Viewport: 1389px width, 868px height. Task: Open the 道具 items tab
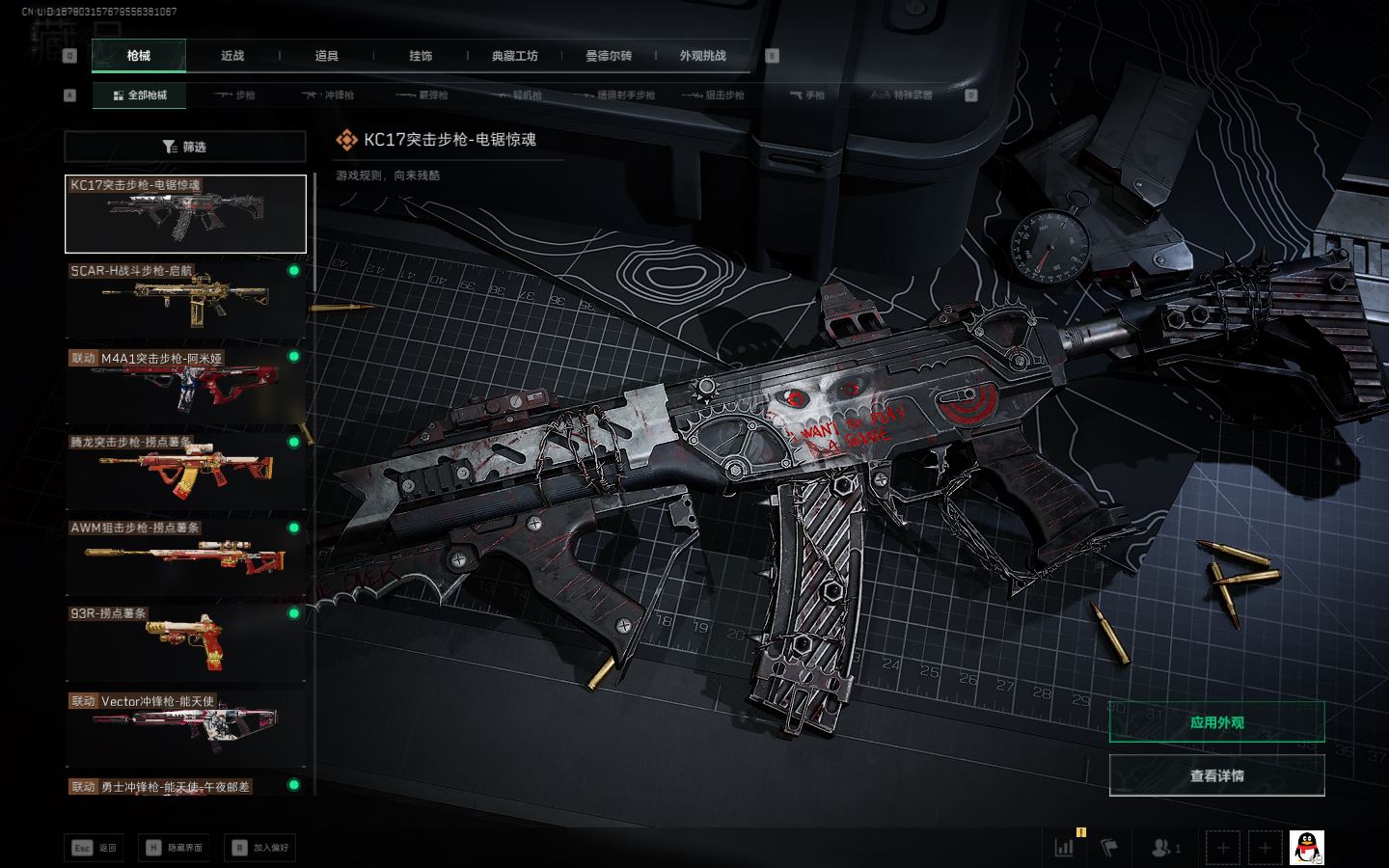click(327, 56)
